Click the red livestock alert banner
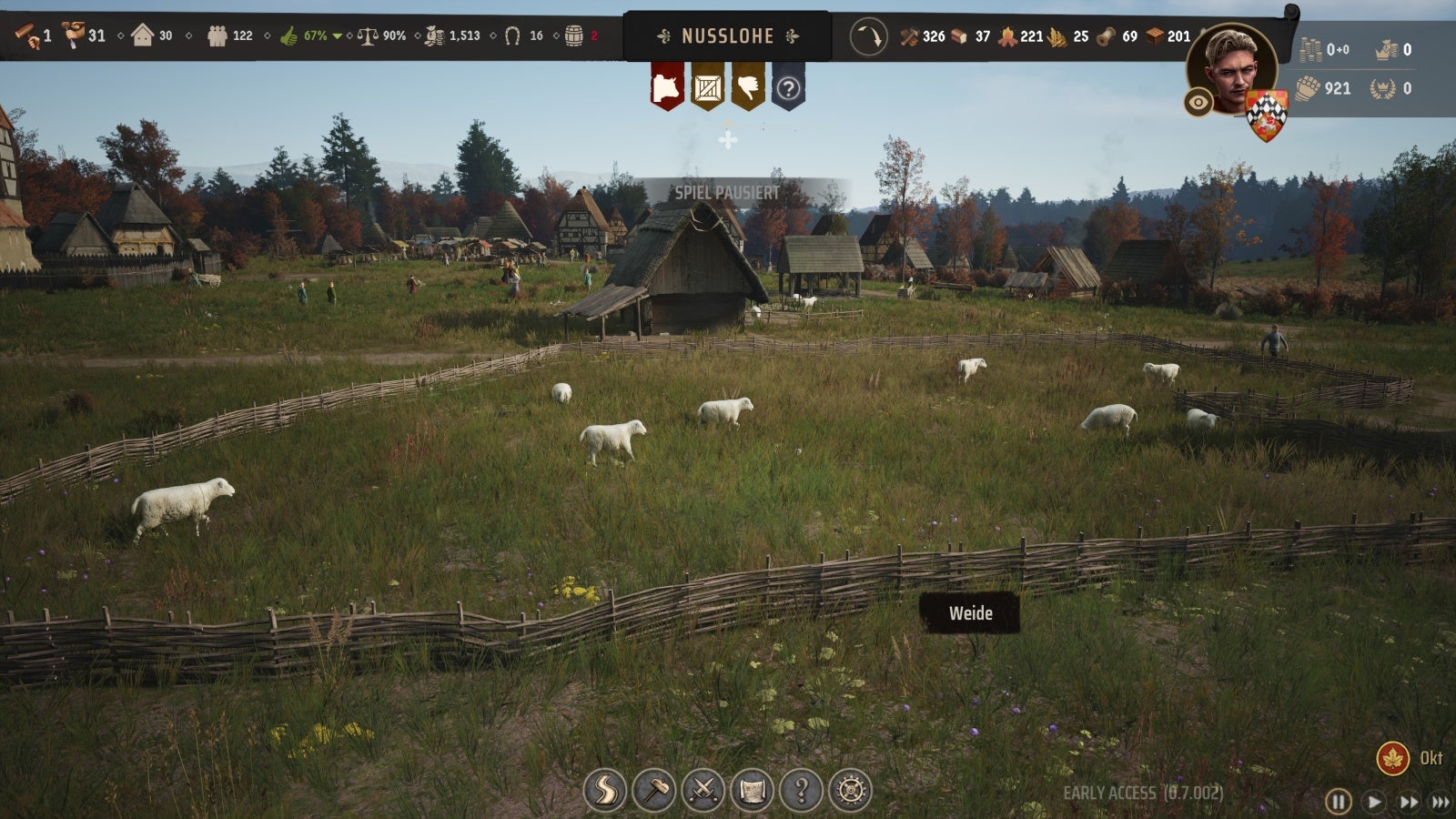1456x819 pixels. [667, 87]
